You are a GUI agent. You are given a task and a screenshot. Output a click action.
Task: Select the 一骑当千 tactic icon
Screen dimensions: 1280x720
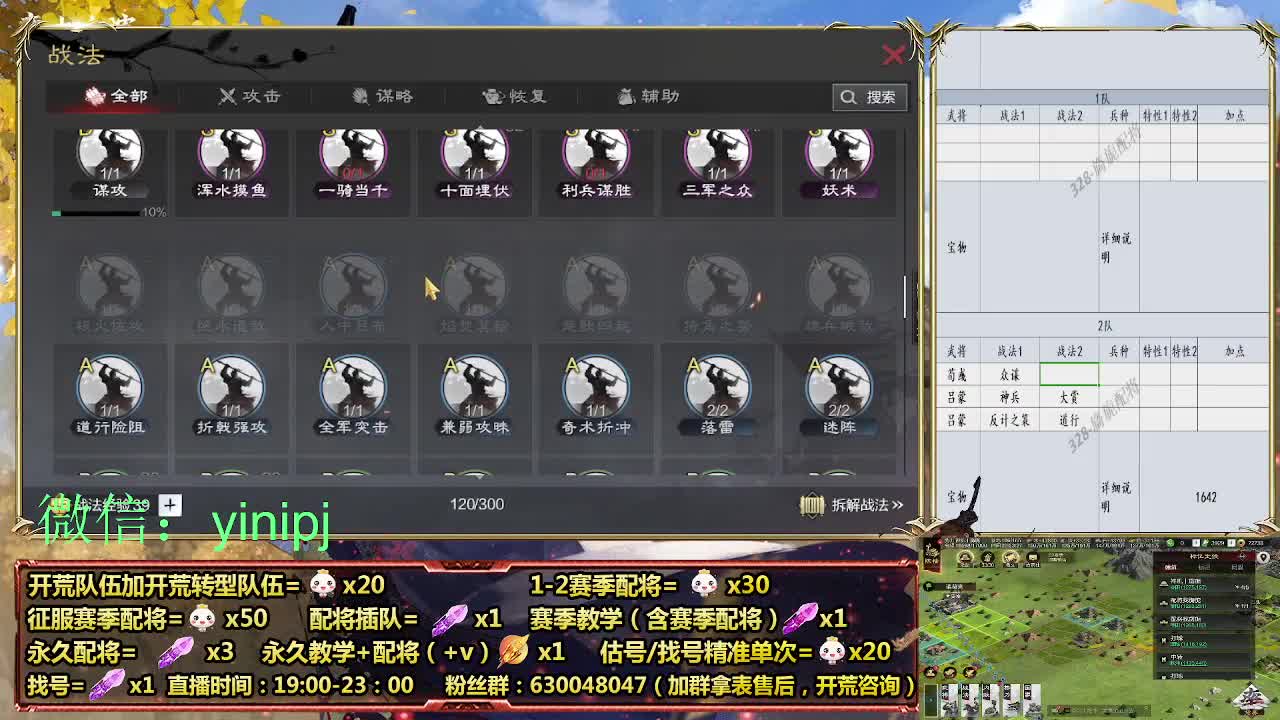tap(353, 160)
